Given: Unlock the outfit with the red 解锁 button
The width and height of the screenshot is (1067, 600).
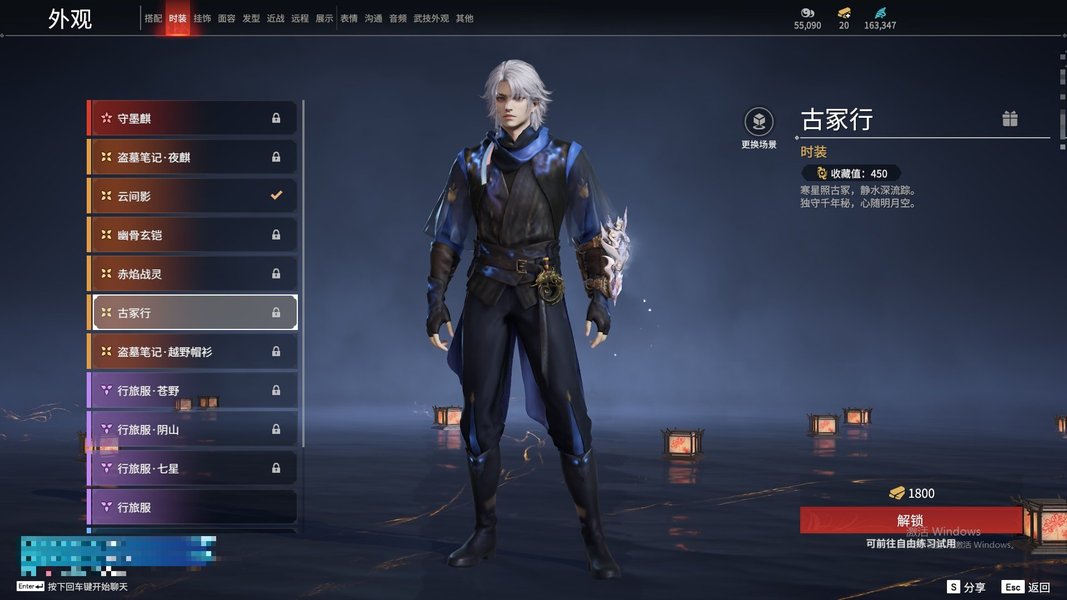Looking at the screenshot, I should pyautogui.click(x=910, y=520).
